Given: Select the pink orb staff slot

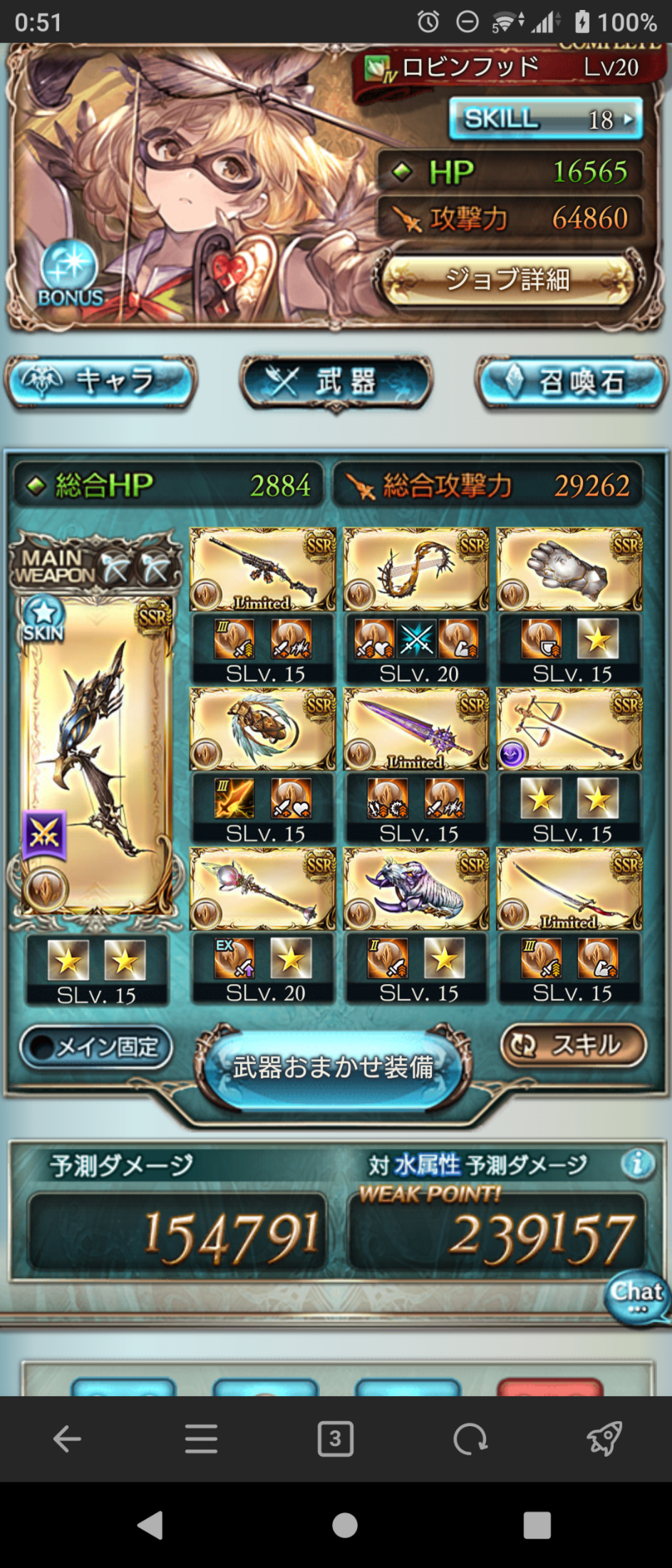Looking at the screenshot, I should click(x=262, y=889).
